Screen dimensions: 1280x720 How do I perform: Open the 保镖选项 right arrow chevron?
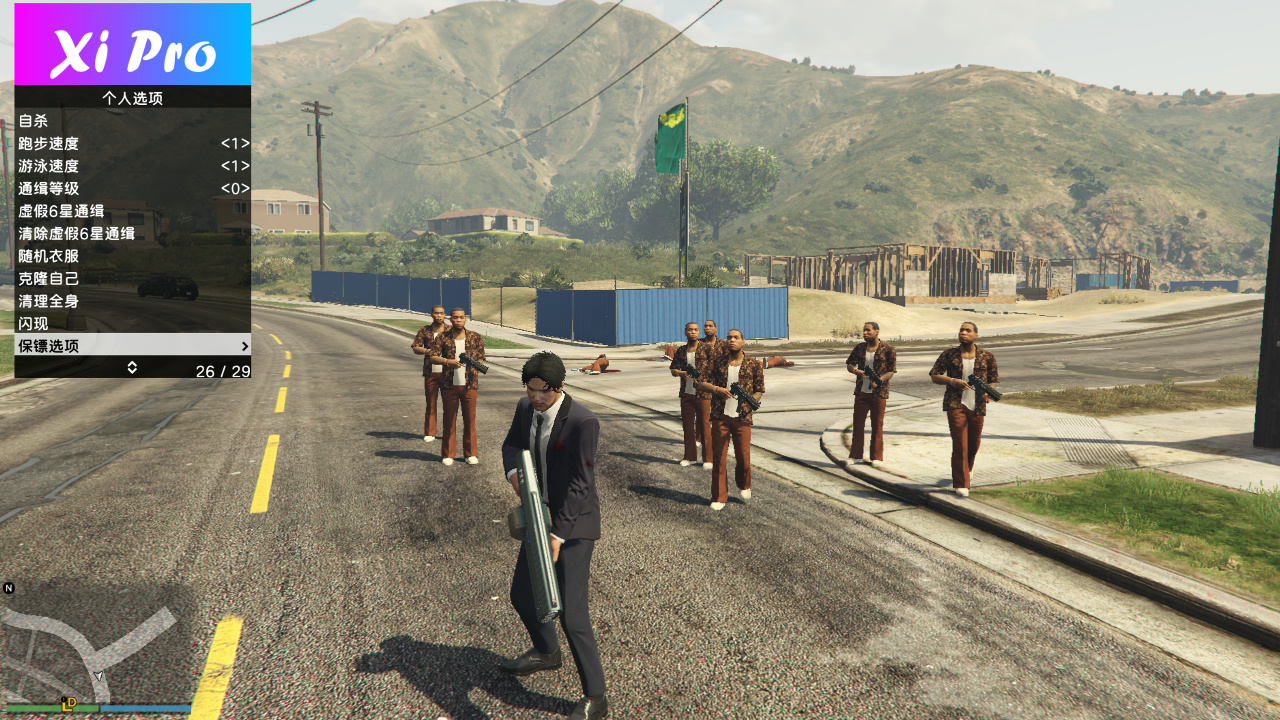point(243,346)
